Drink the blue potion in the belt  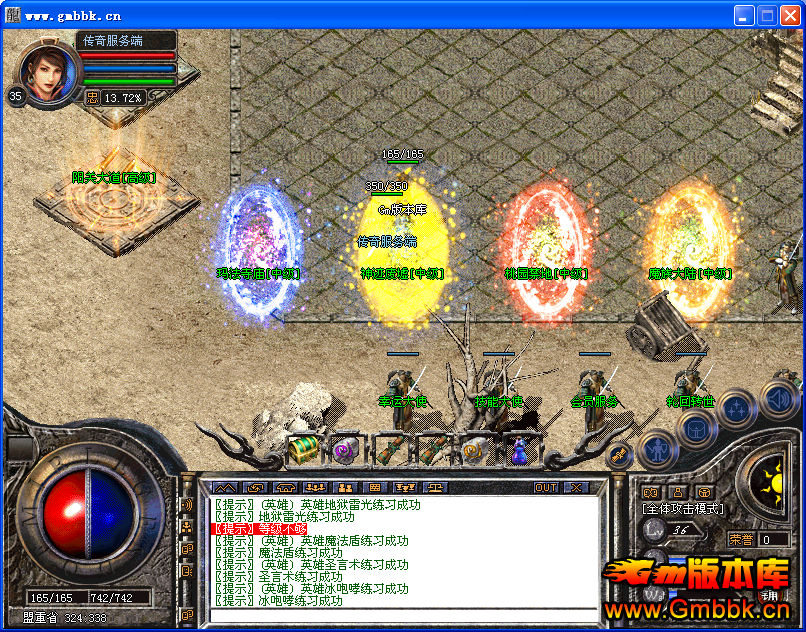[x=516, y=451]
